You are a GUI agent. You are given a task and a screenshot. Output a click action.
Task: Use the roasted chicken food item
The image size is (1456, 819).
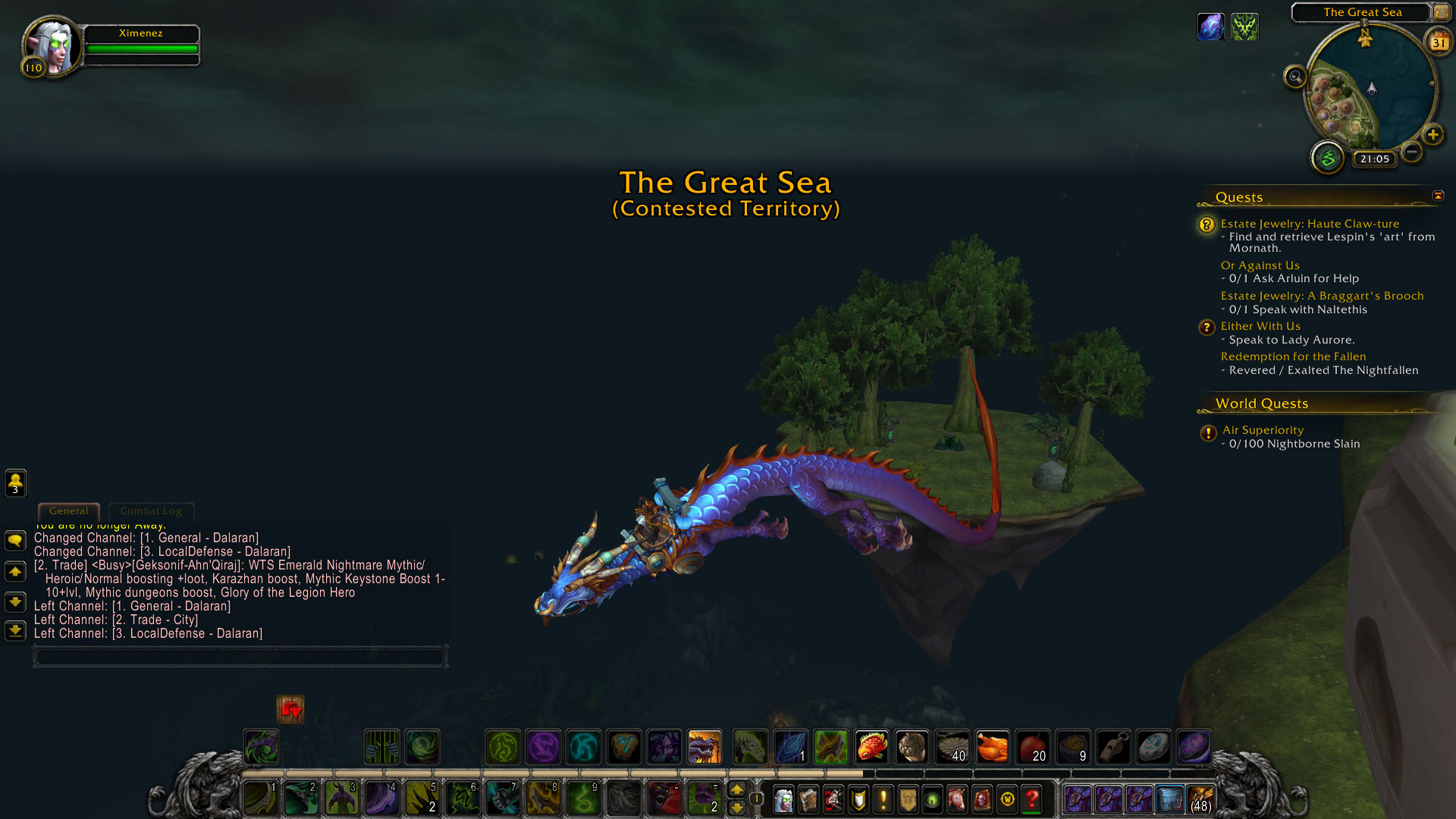(992, 747)
